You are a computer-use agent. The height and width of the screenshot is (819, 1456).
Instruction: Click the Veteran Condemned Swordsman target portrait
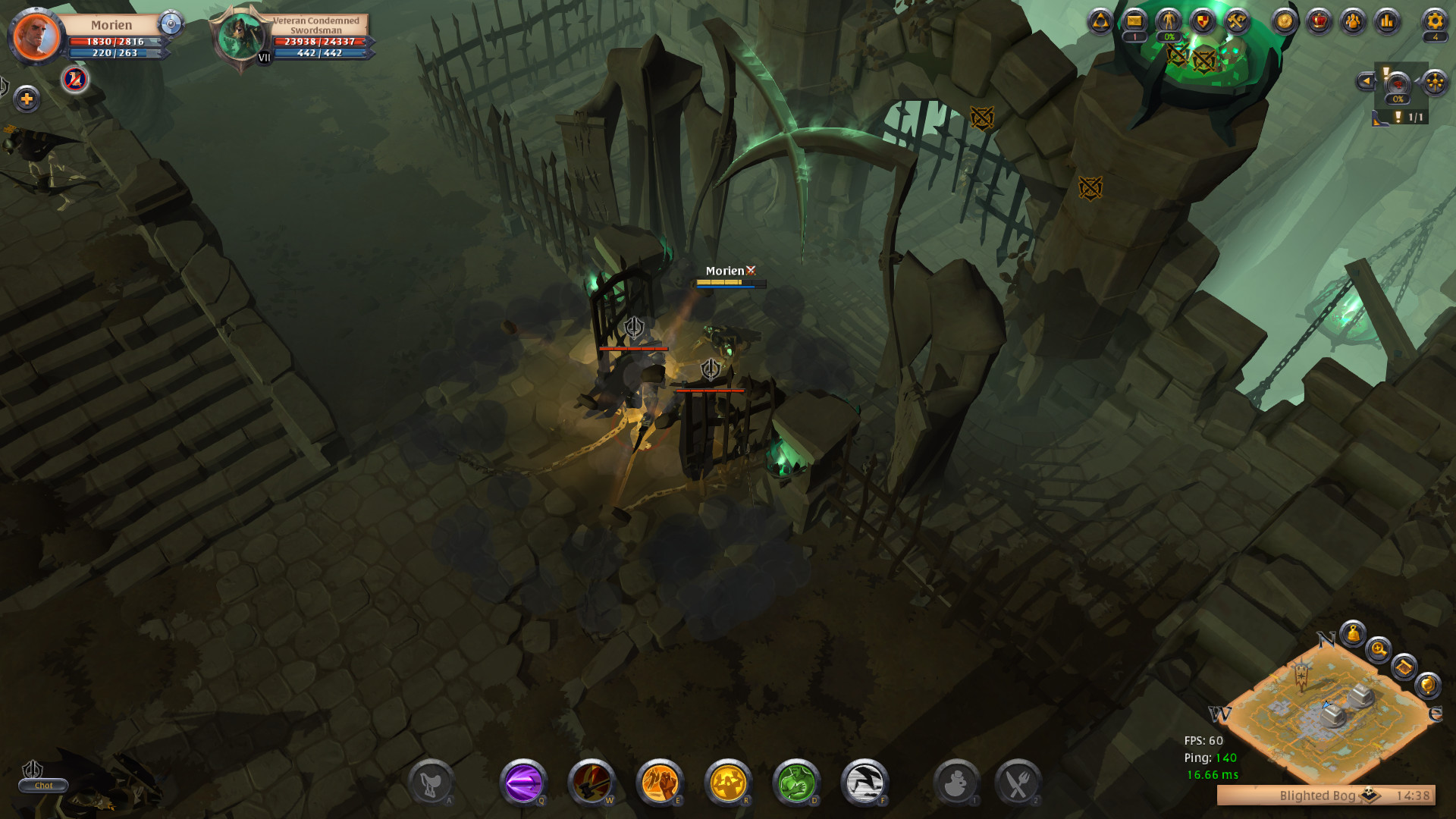[240, 37]
